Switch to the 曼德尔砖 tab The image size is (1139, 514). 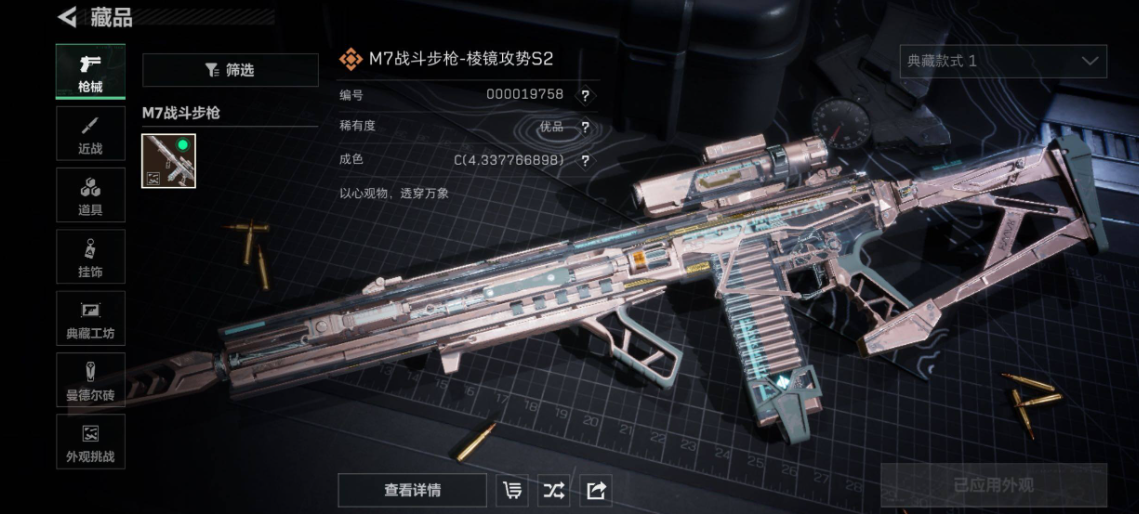[x=90, y=381]
